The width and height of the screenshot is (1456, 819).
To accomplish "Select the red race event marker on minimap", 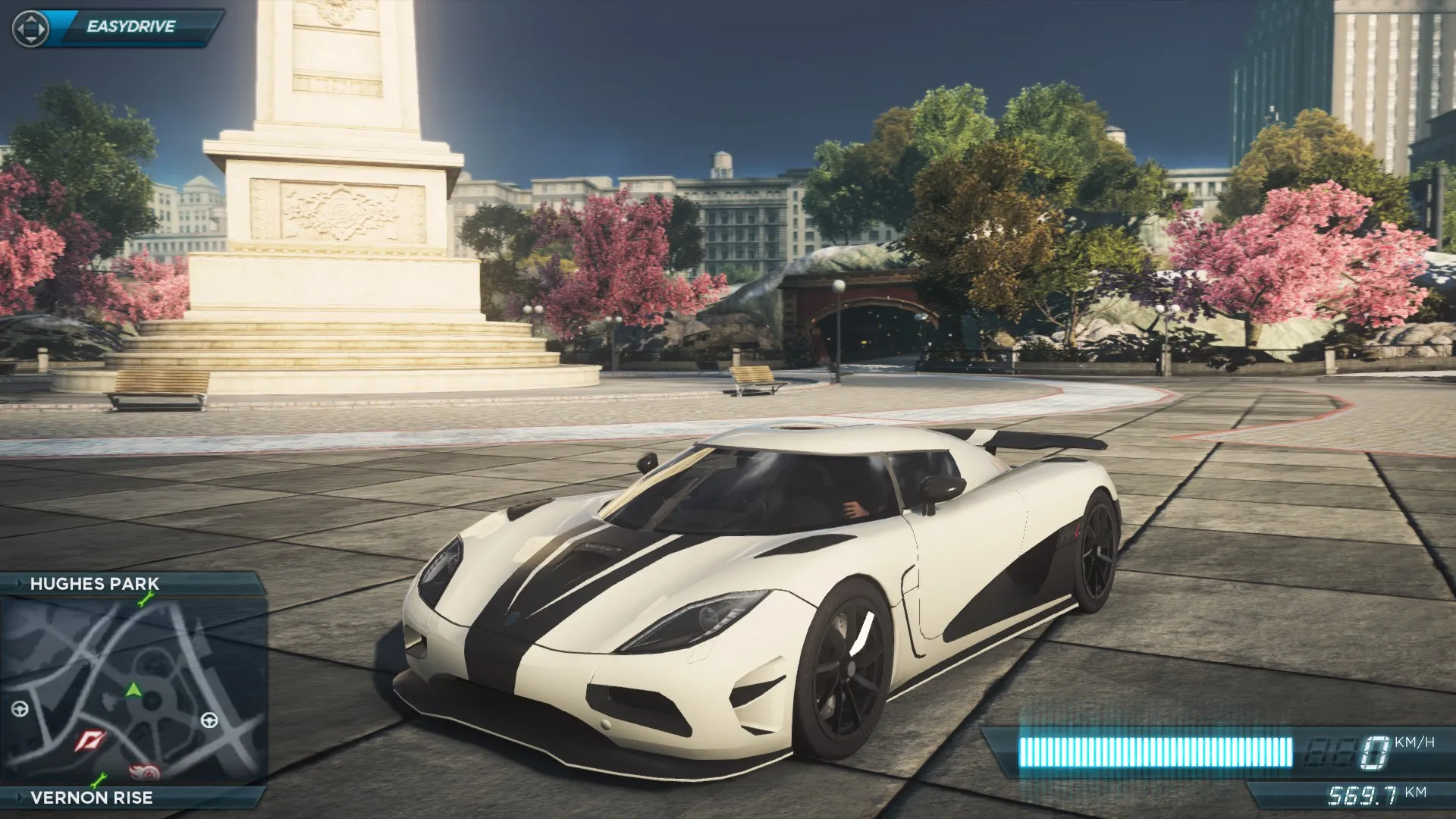I will coord(90,741).
